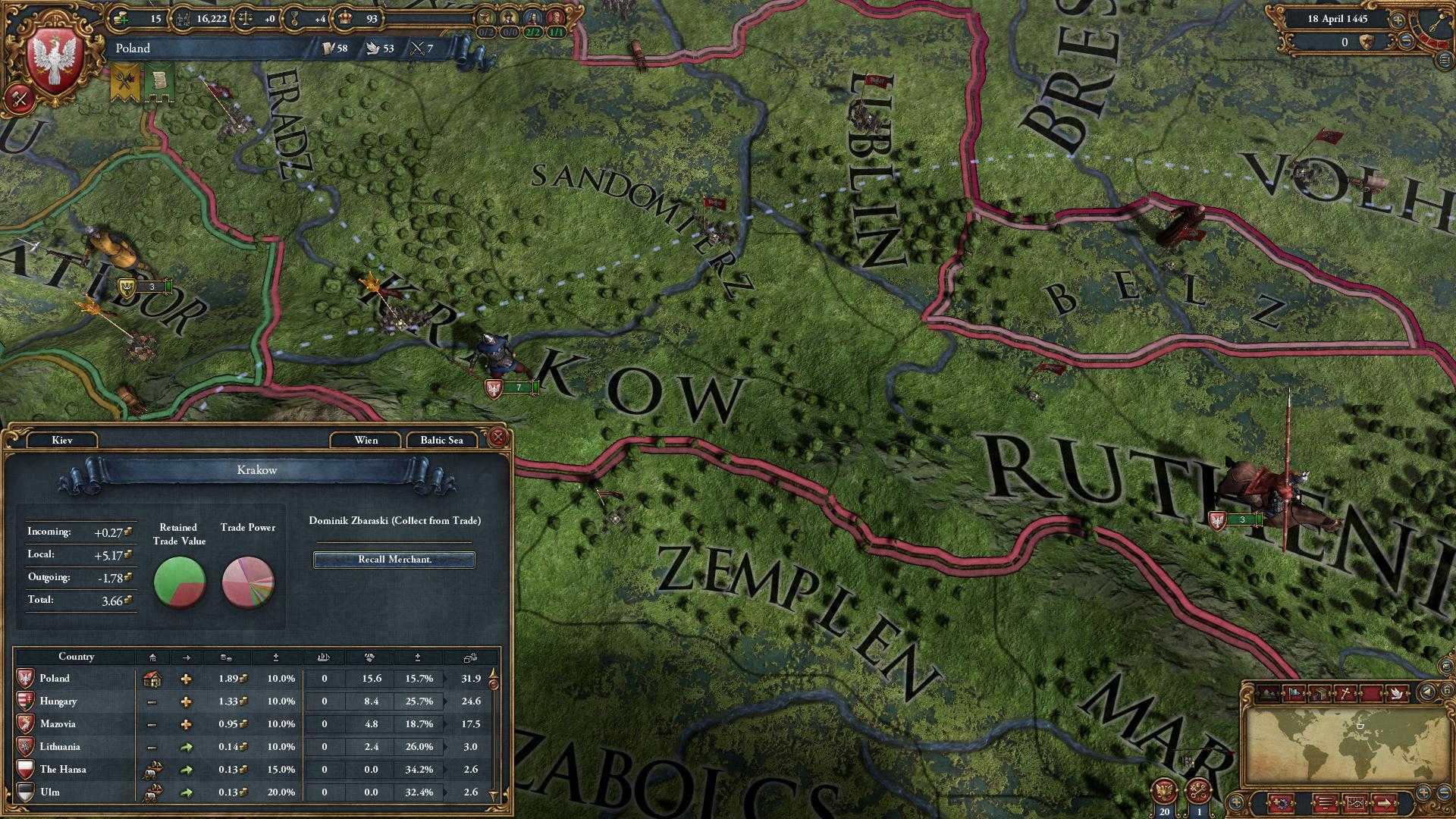Open the ledger icon below the minimap

coord(1326,804)
